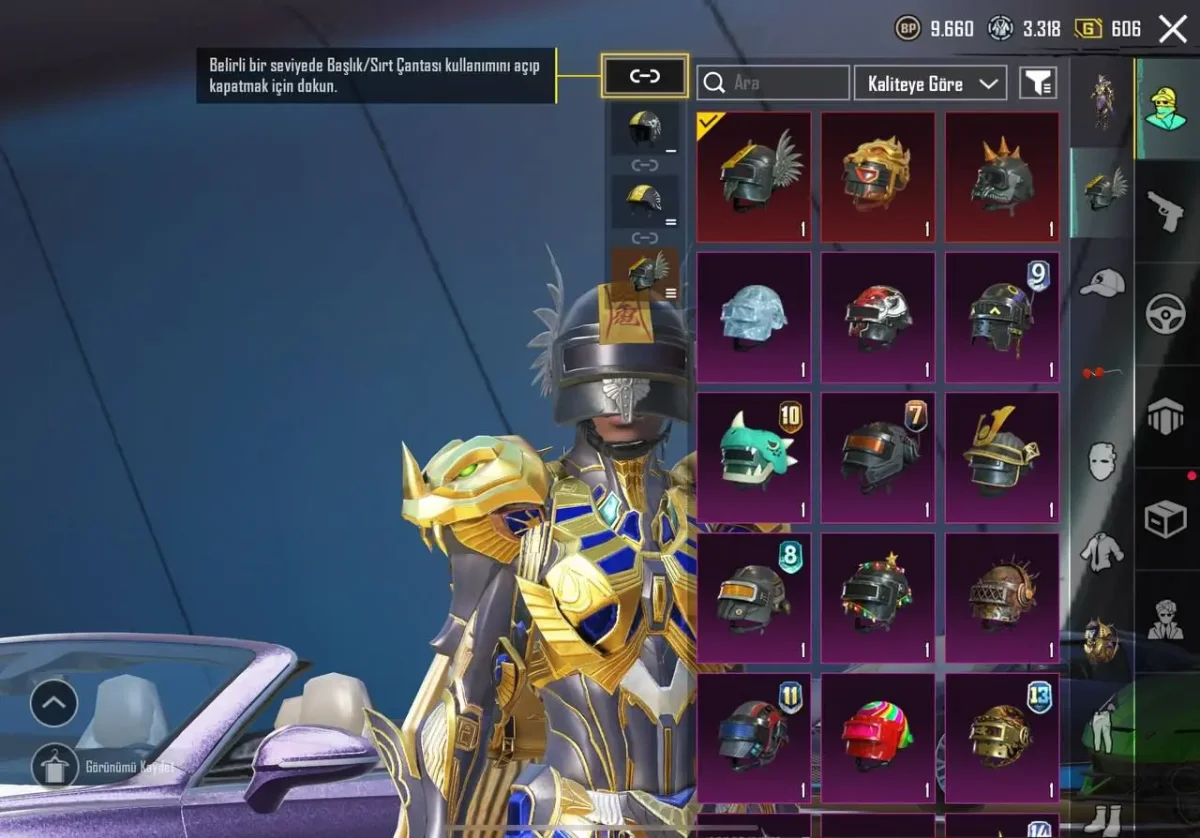
Task: Toggle the helmet/backpack link button
Action: pyautogui.click(x=645, y=76)
